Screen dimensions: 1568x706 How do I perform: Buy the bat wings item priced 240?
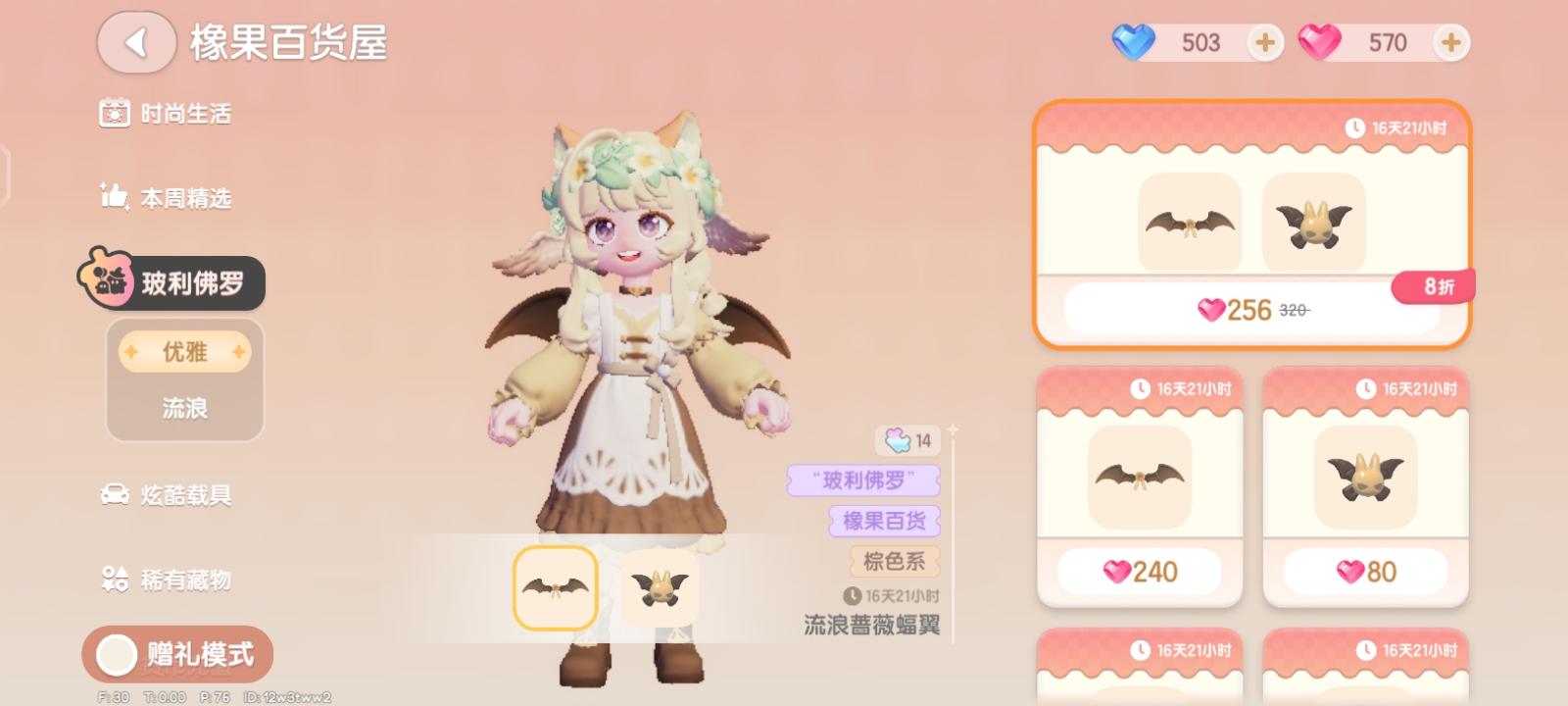click(x=1138, y=570)
